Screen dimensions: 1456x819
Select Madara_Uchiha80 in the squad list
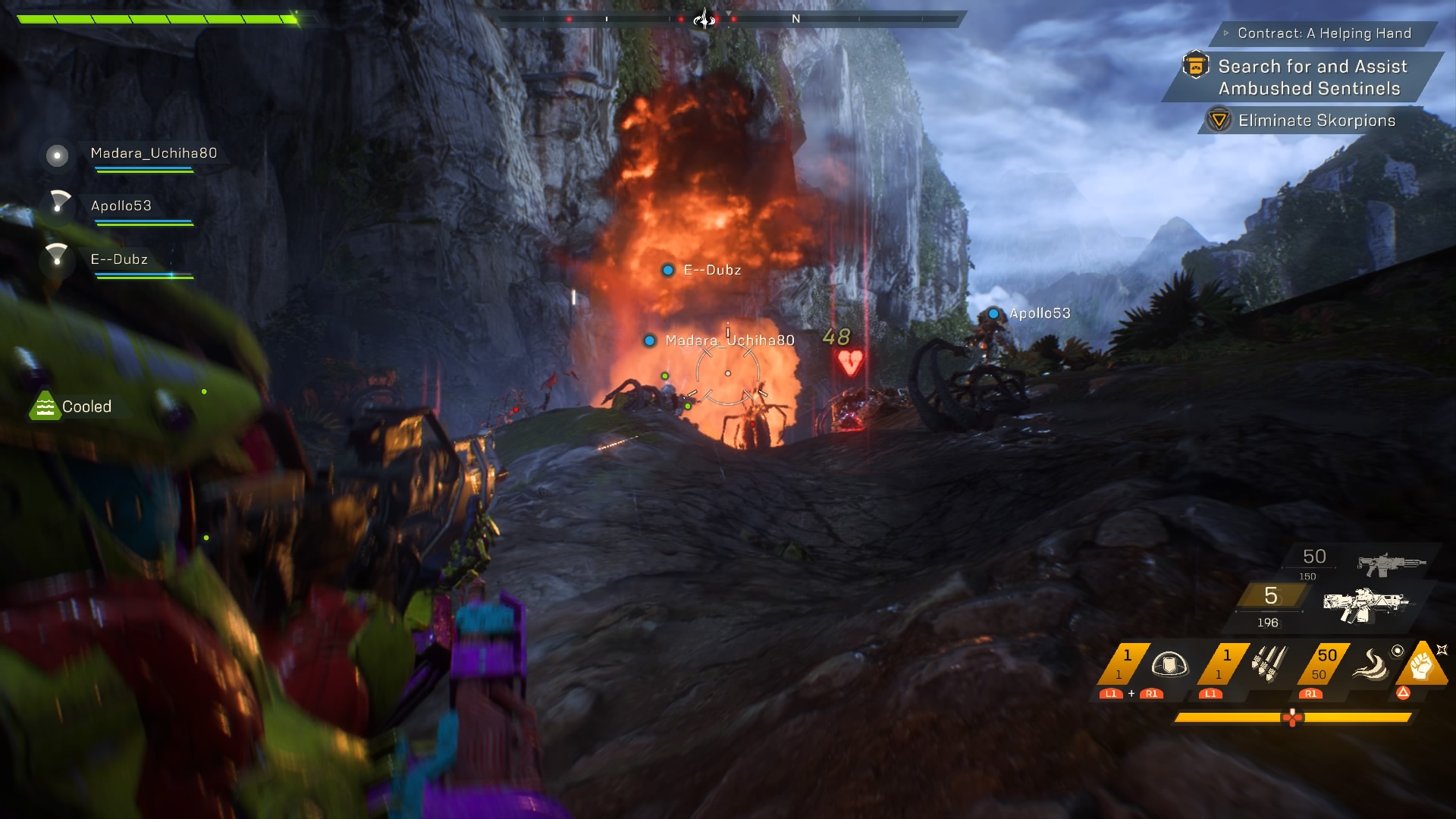[153, 154]
